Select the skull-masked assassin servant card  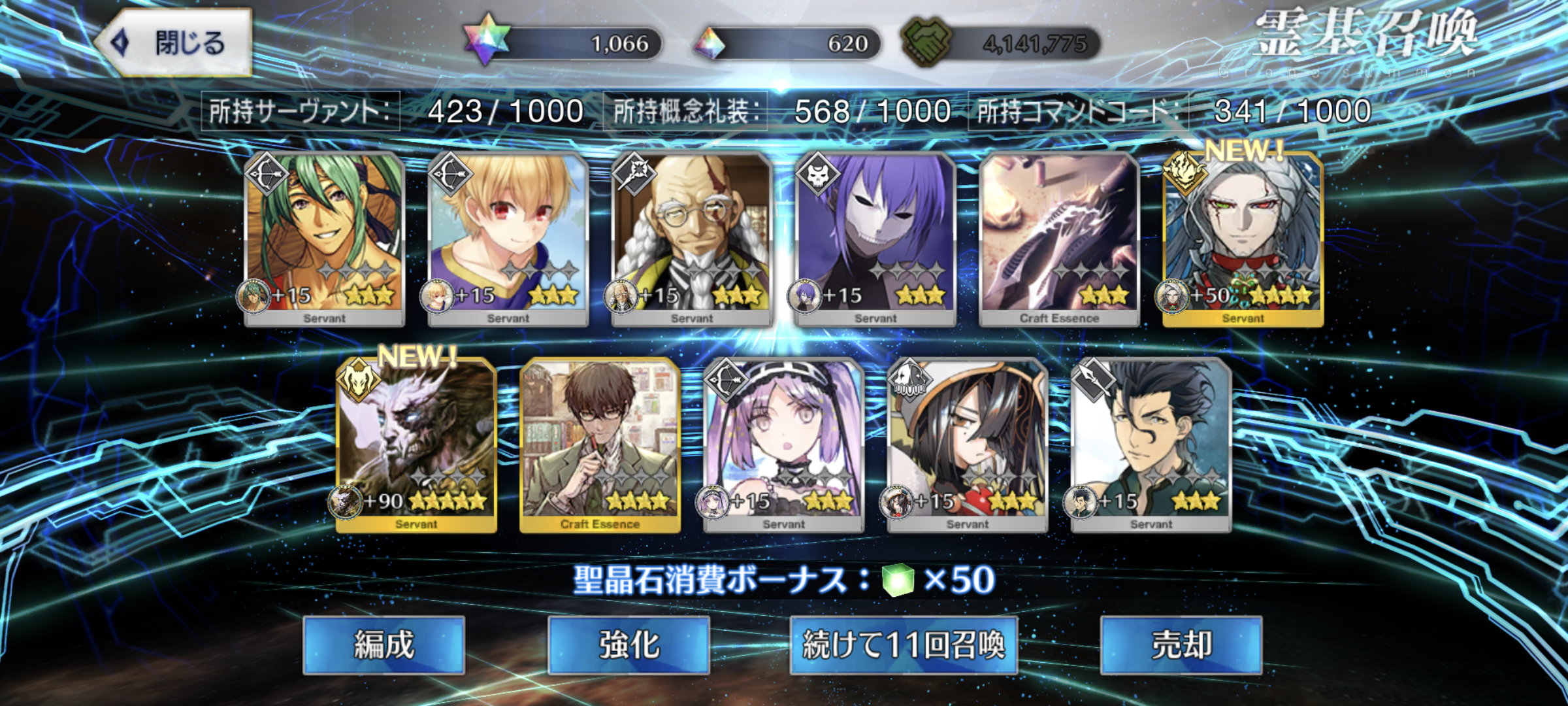click(875, 239)
